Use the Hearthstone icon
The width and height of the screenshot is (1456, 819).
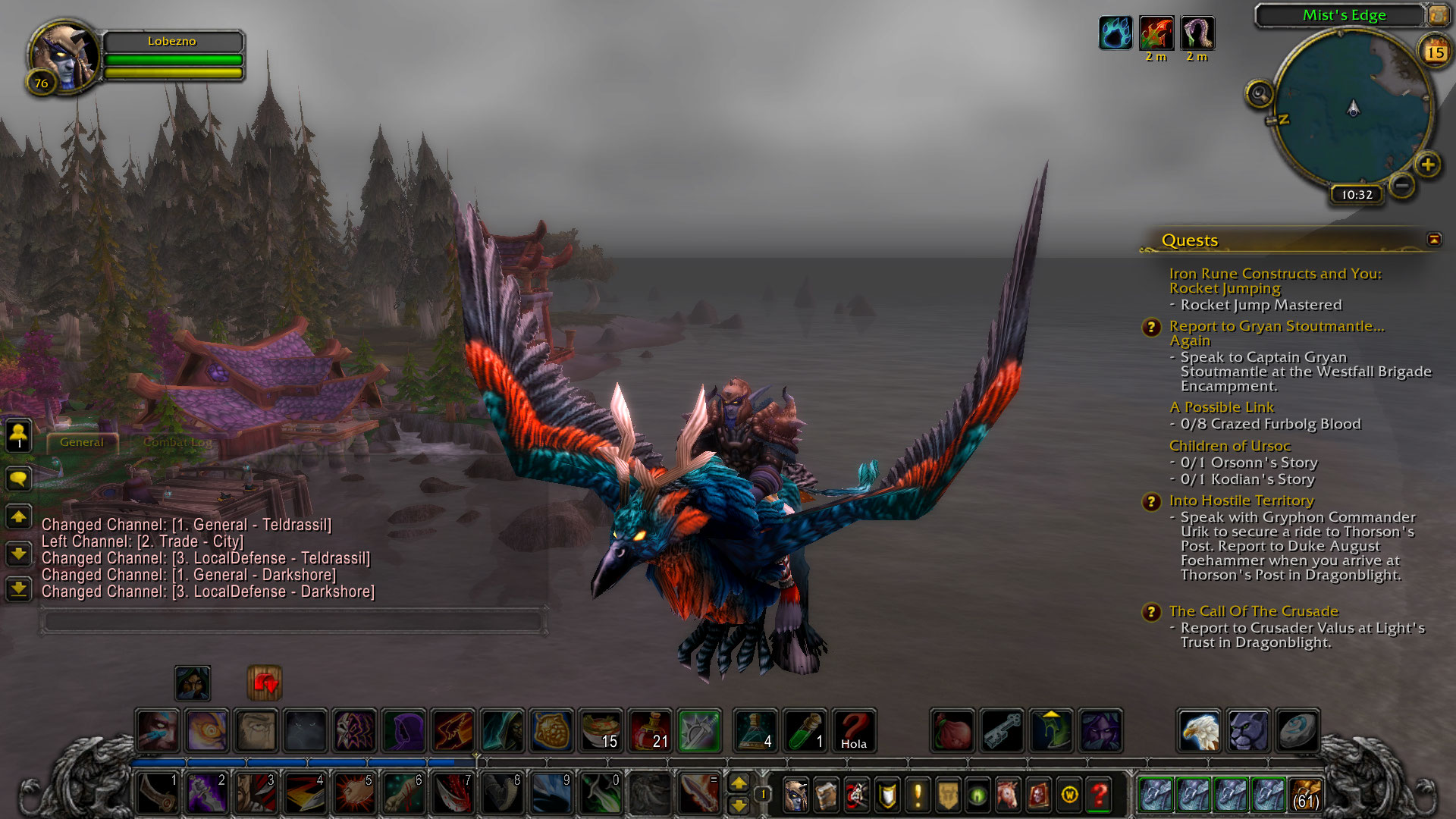click(x=1297, y=731)
